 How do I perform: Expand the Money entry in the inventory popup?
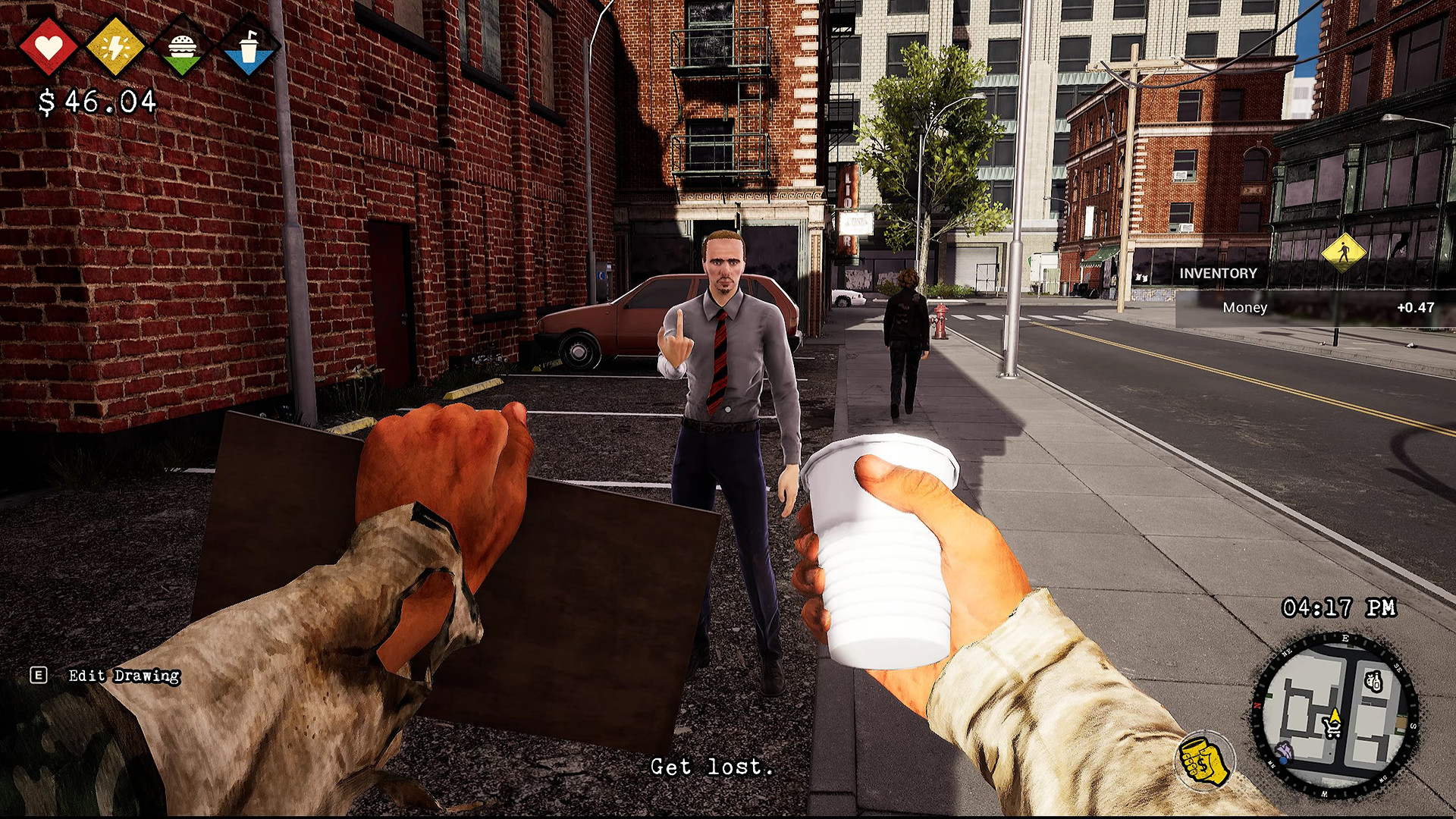pyautogui.click(x=1244, y=307)
